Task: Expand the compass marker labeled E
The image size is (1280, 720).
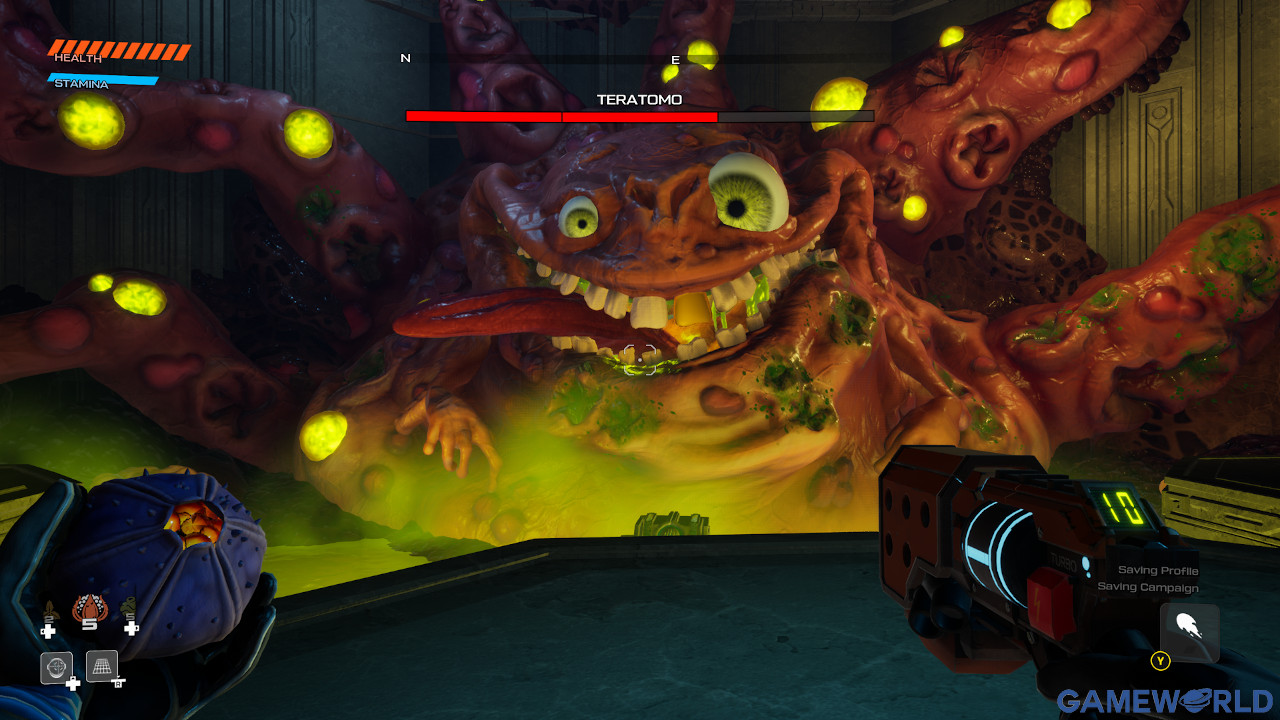Action: click(x=675, y=58)
